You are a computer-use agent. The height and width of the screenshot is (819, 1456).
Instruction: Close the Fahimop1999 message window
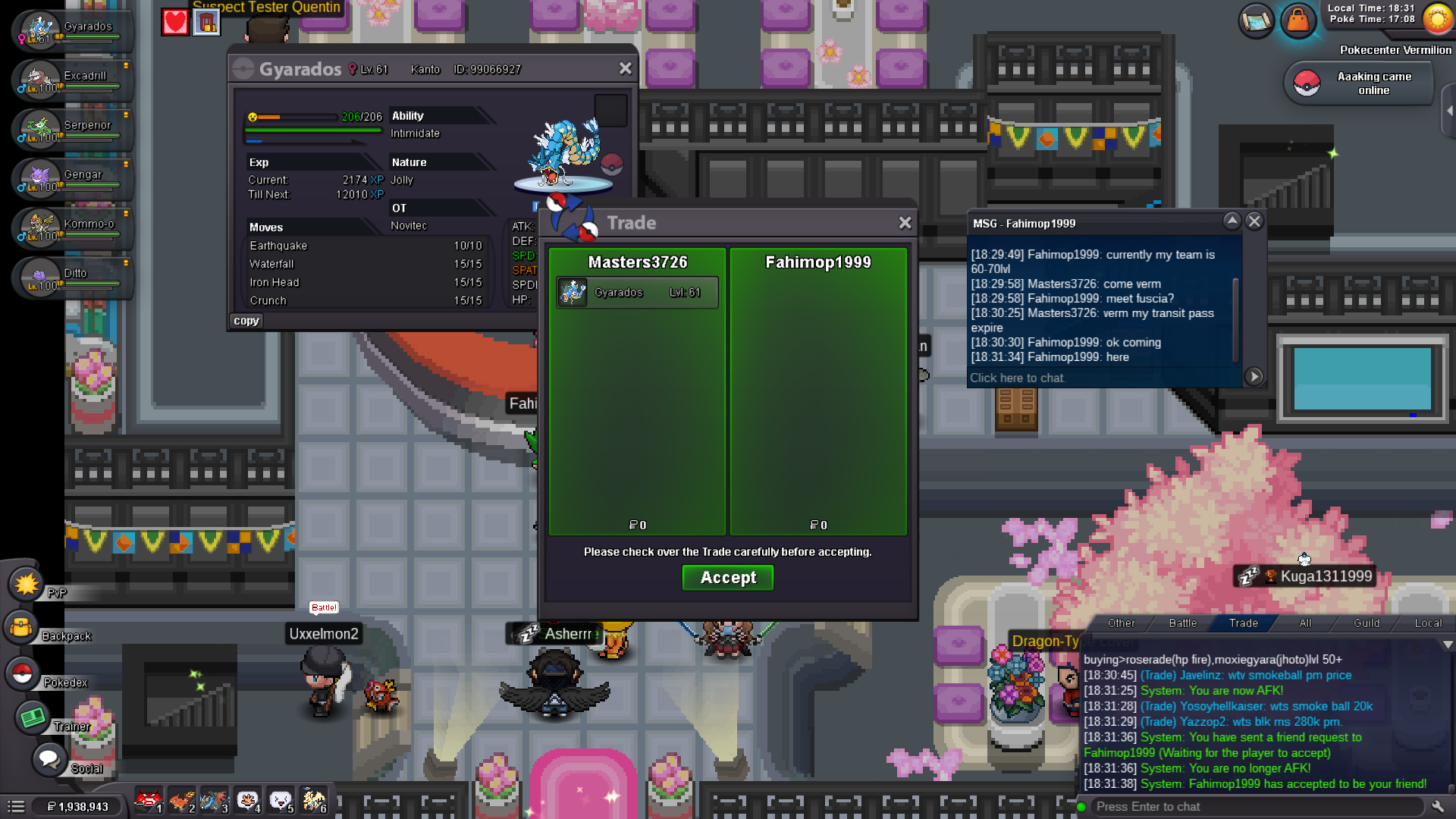coord(1254,221)
